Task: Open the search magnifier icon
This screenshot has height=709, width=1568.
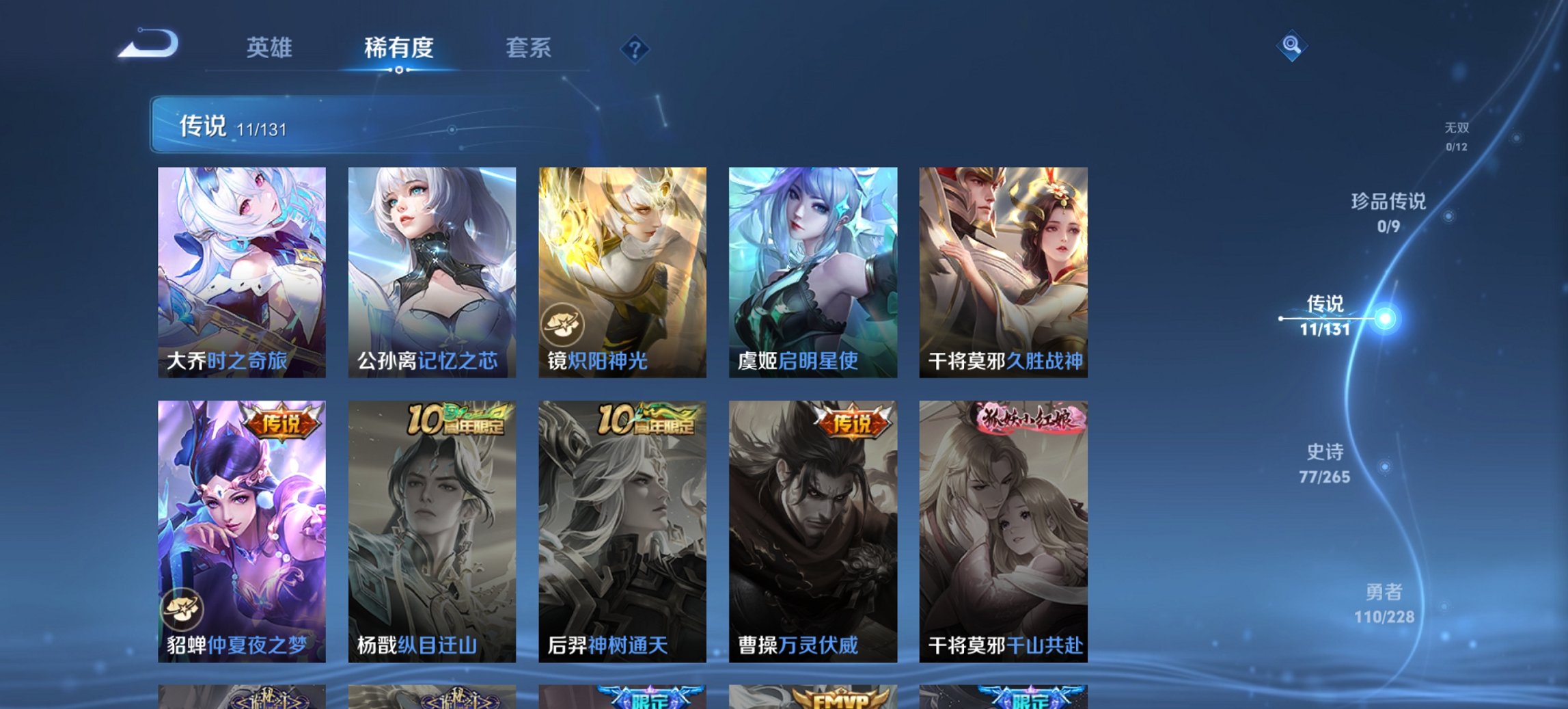Action: tap(1292, 46)
